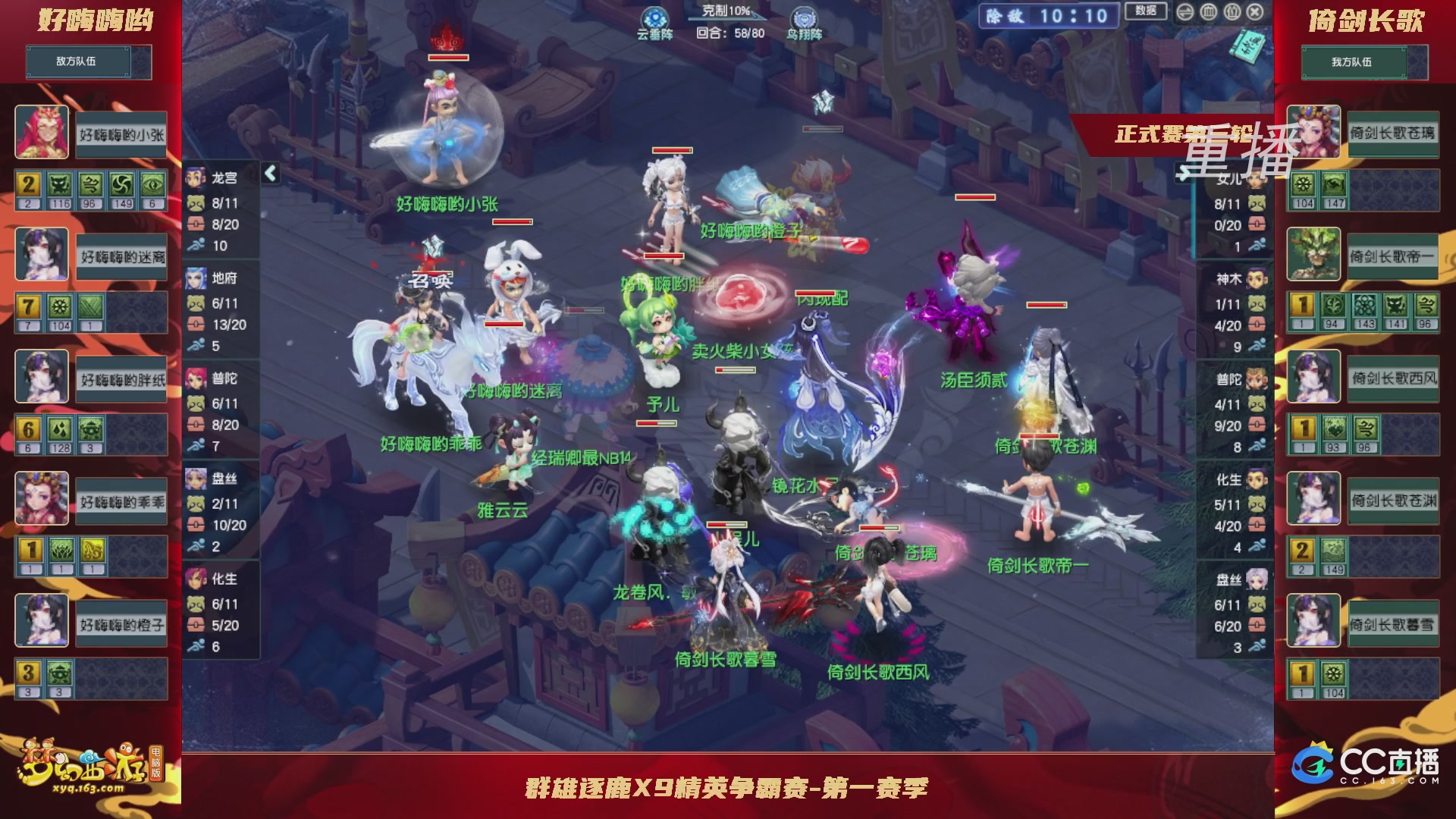This screenshot has width=1456, height=819.
Task: Toggle the grid circular icon in top-right cluster
Action: [1208, 12]
